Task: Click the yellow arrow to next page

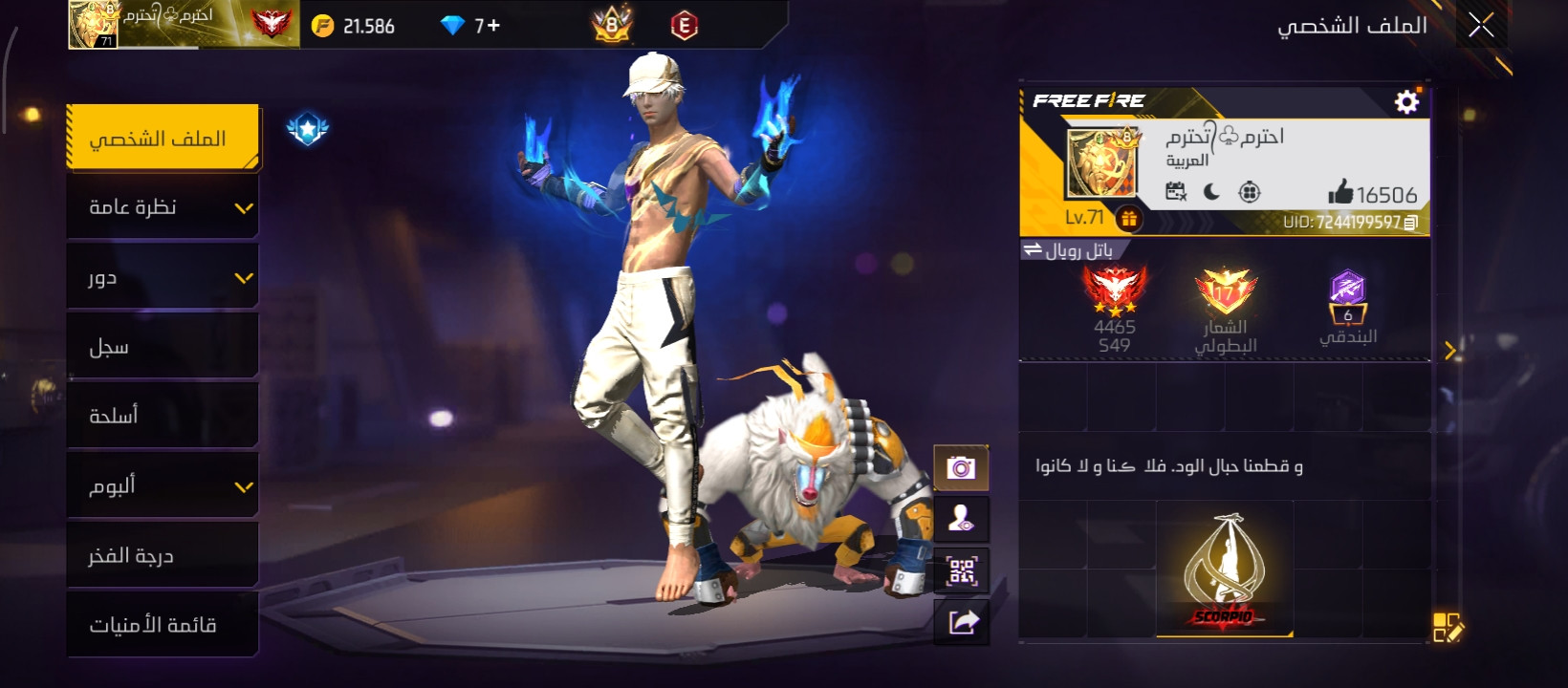Action: coord(1449,351)
